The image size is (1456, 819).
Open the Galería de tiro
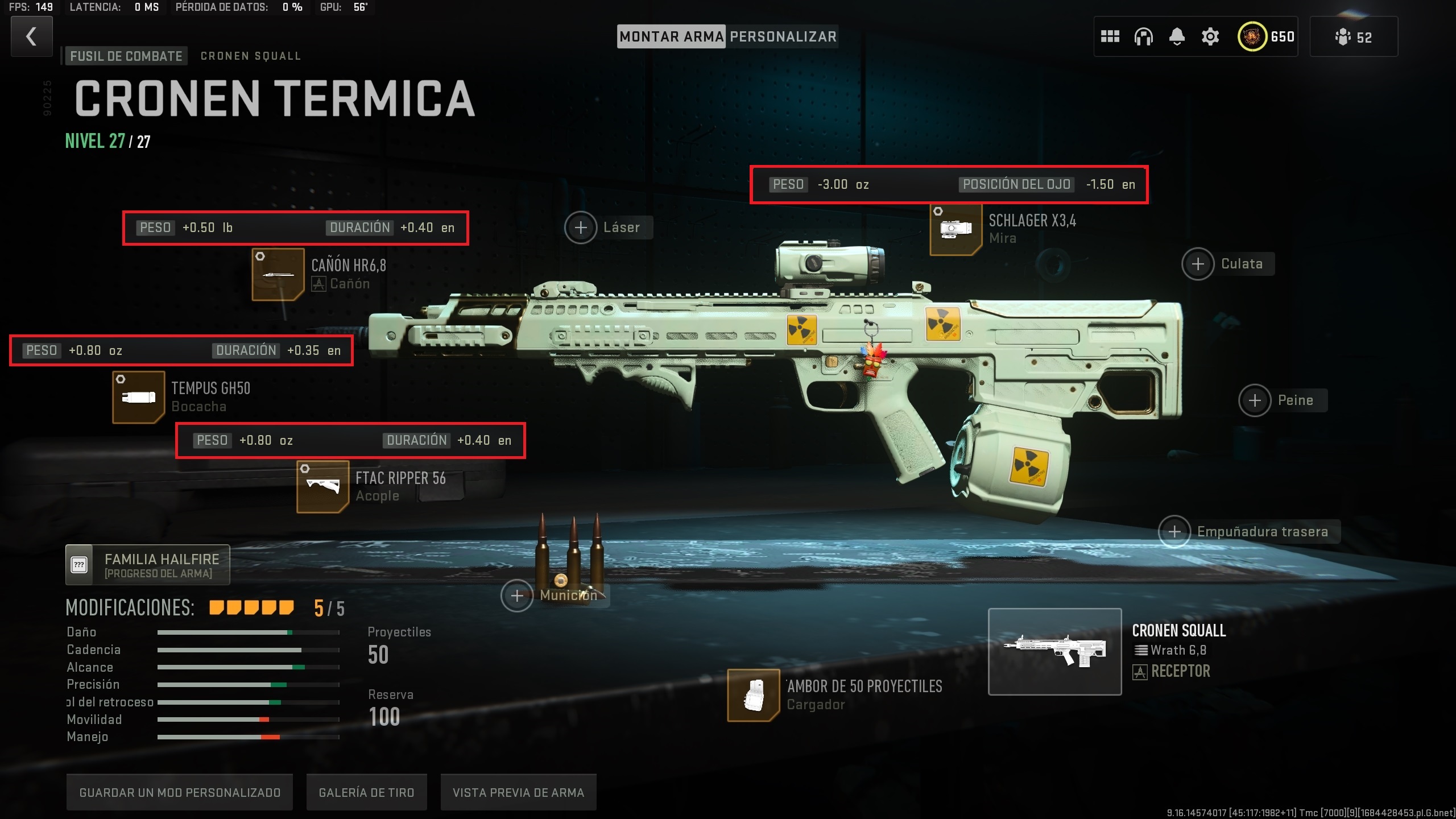tap(366, 792)
